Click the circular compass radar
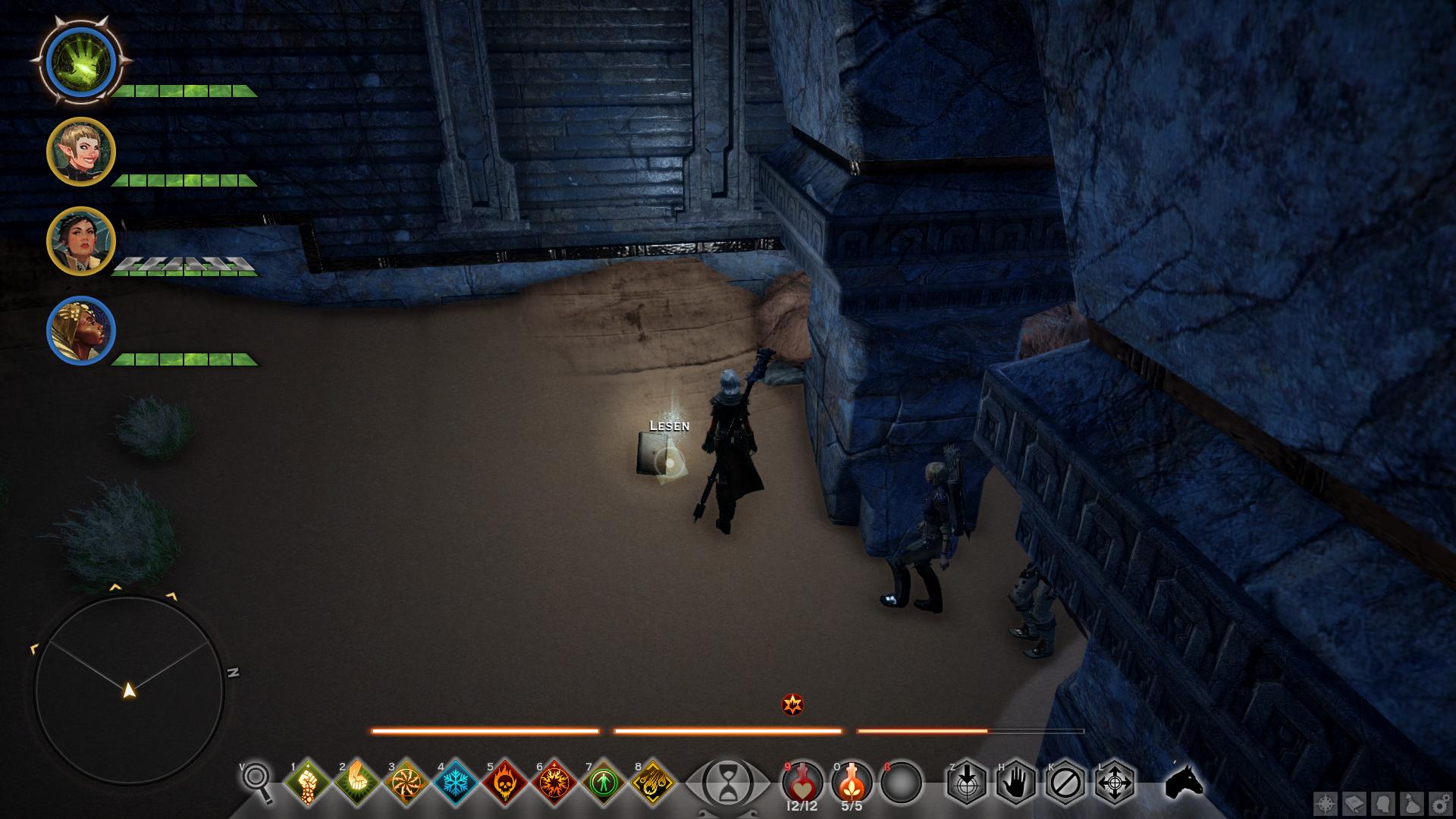 (129, 690)
